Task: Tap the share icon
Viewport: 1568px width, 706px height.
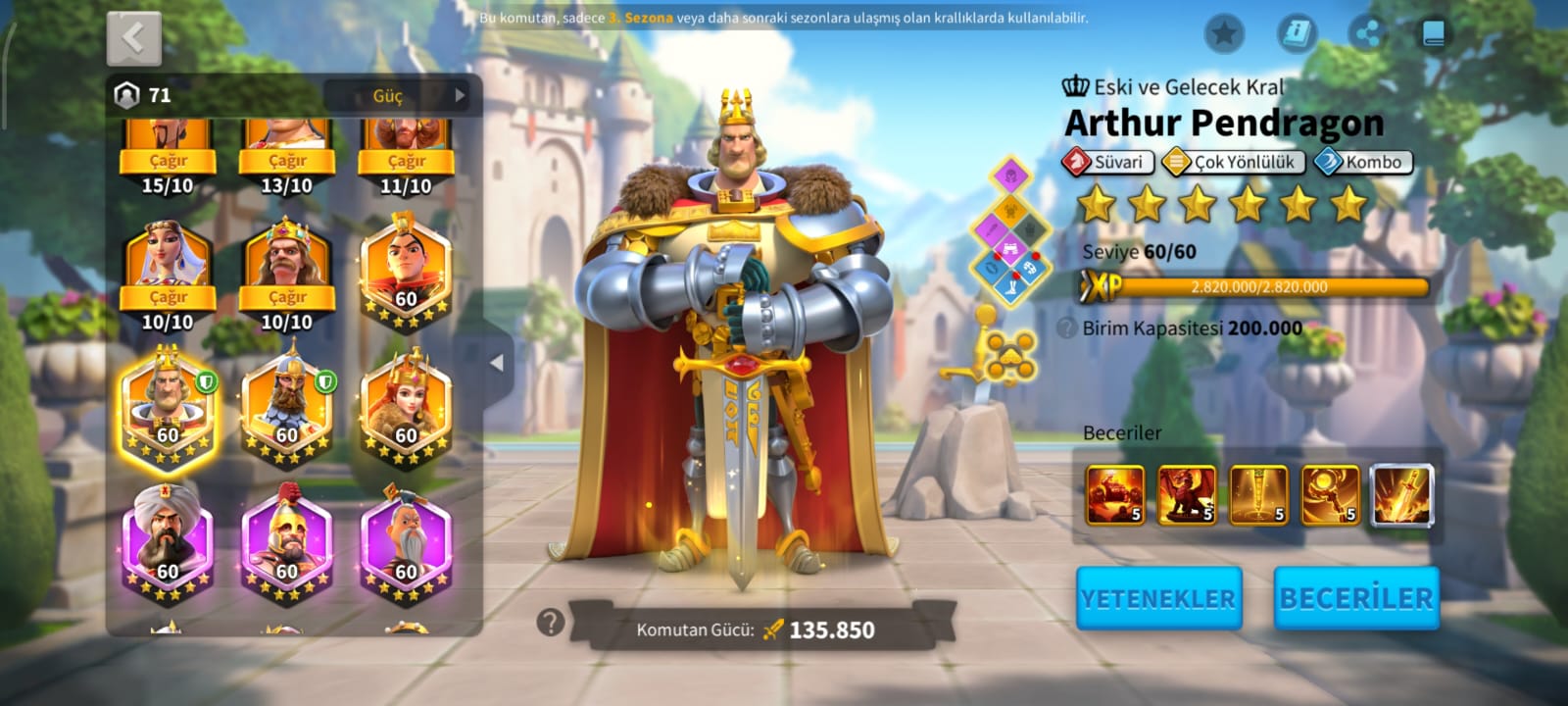Action: click(1367, 34)
